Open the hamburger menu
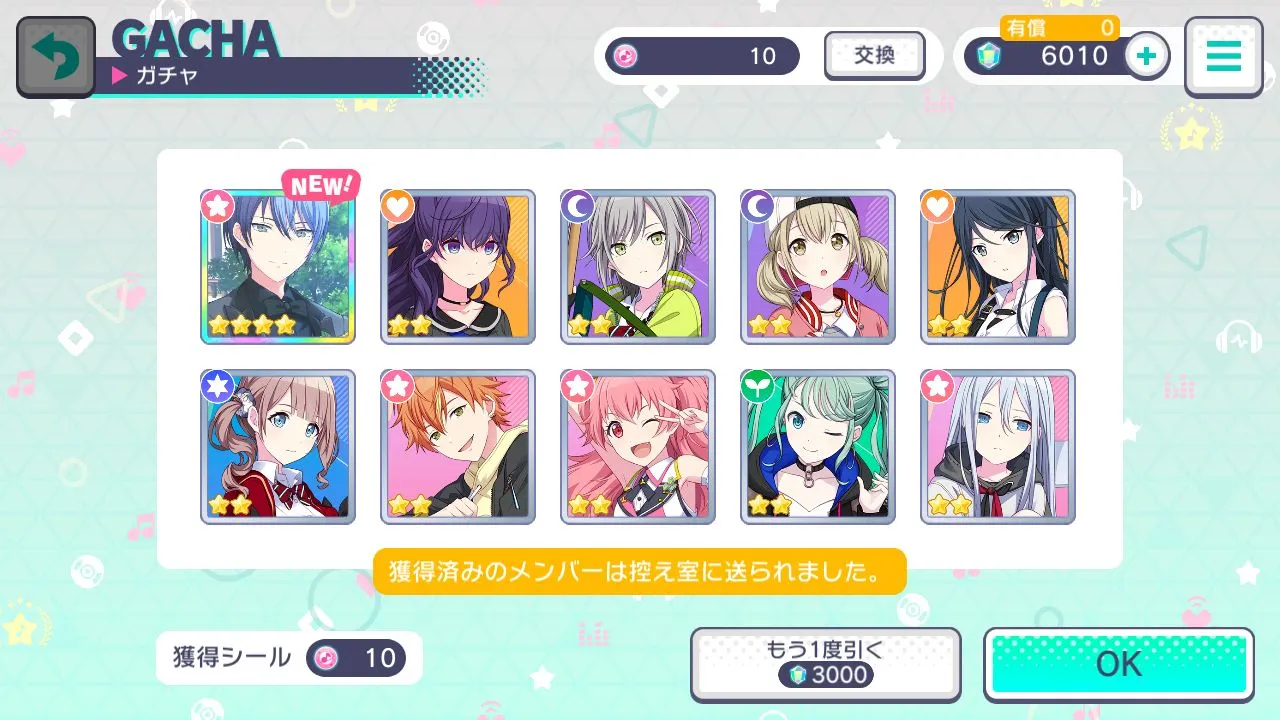 point(1223,57)
